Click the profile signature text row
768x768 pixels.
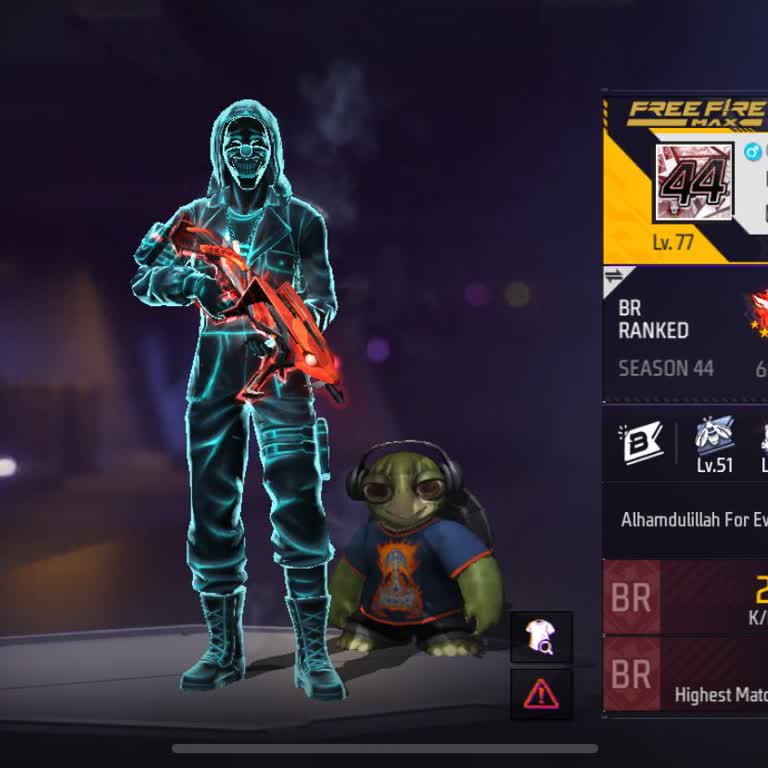coord(692,520)
